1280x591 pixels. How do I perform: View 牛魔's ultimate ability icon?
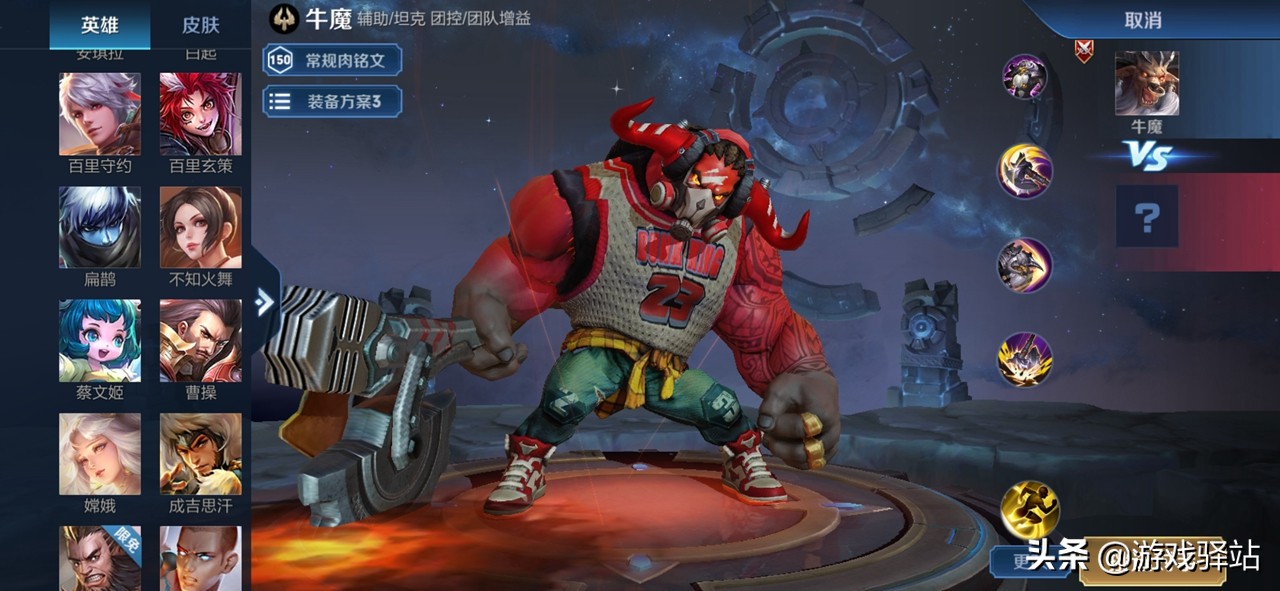[x=1025, y=359]
